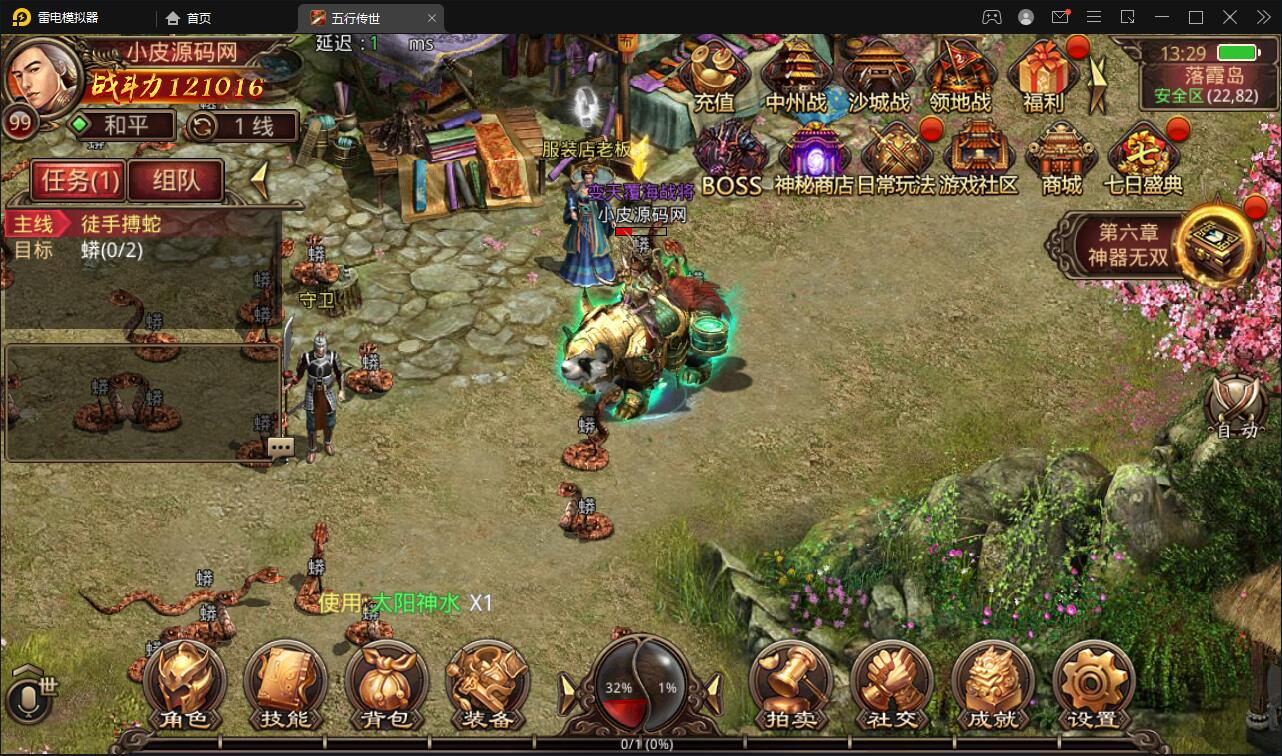Close the 五行传世 emulator tab
This screenshot has width=1282, height=756.
(x=432, y=18)
